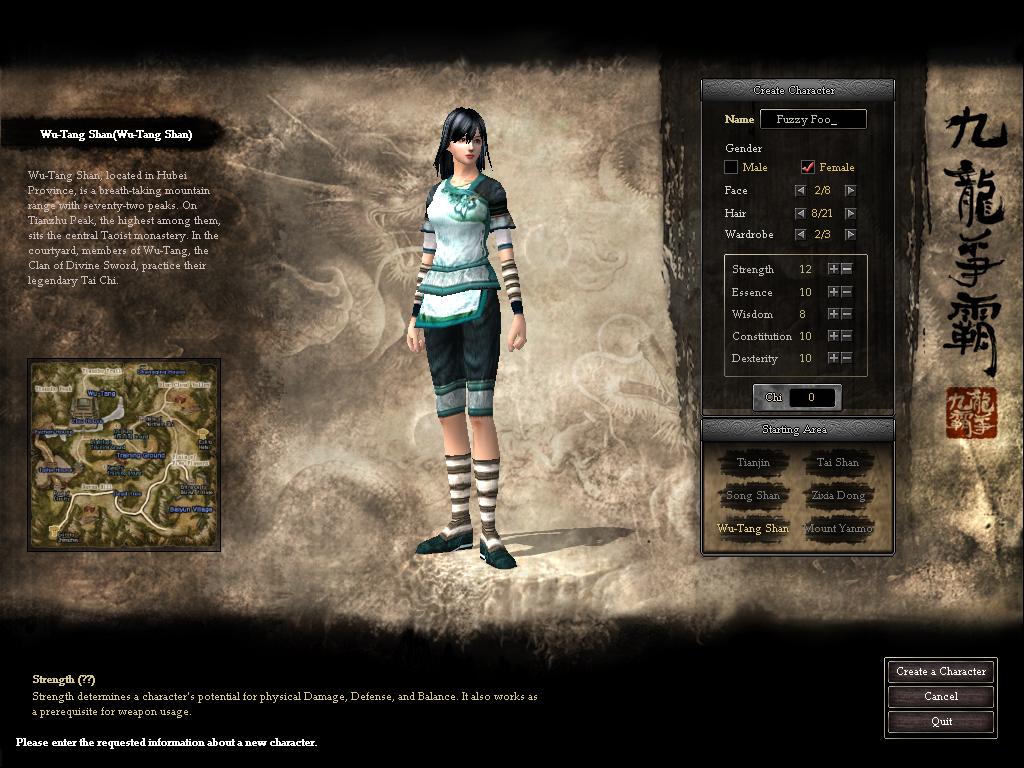Remove a point from Constitution

tap(847, 336)
